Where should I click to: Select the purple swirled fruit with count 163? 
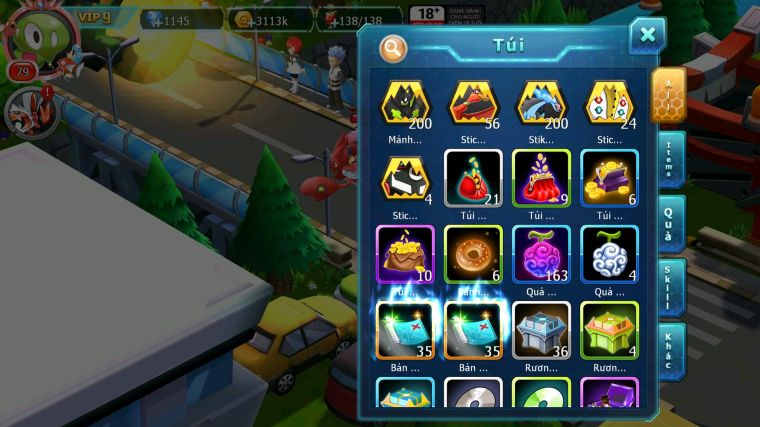541,255
